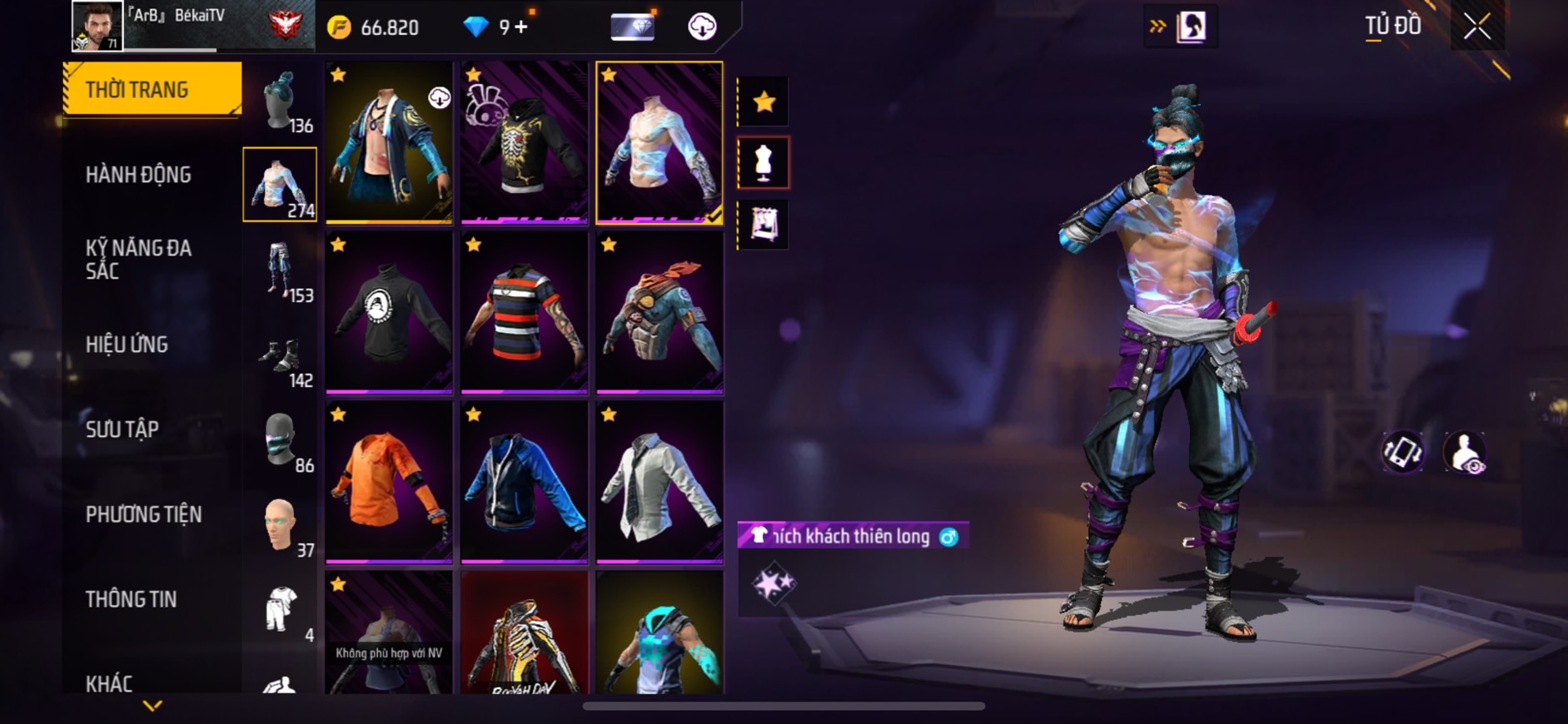Close the wardrobe with the X button
Image resolution: width=1568 pixels, height=724 pixels.
tap(1477, 27)
